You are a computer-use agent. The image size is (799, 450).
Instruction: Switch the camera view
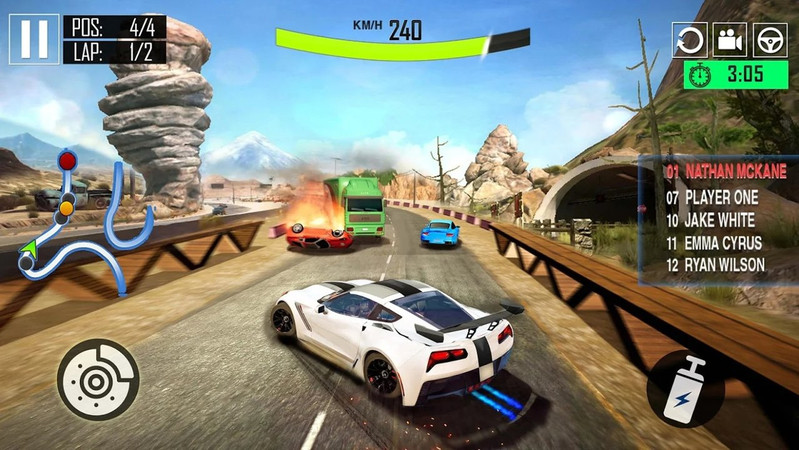[x=730, y=39]
